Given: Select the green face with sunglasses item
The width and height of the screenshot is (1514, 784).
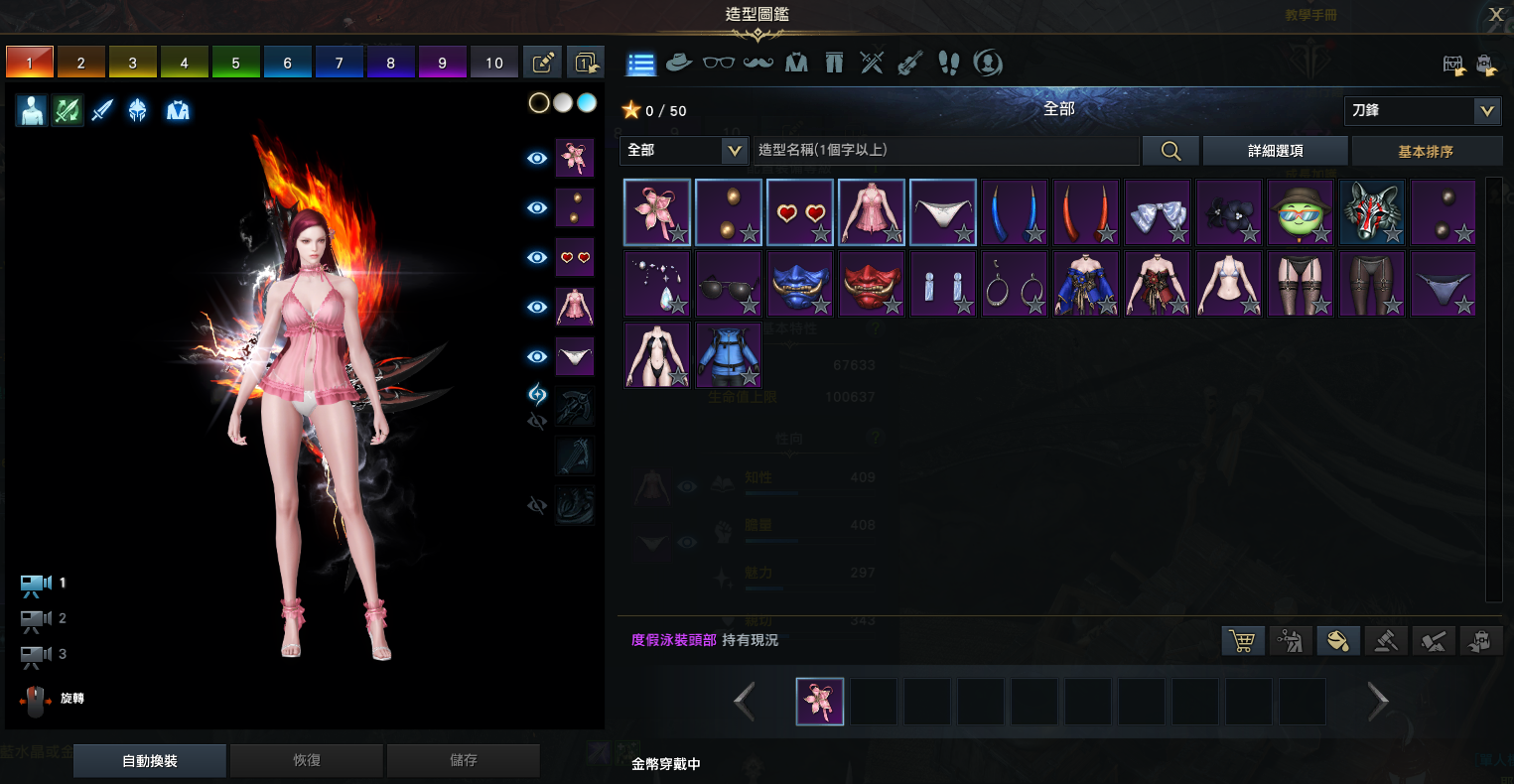Looking at the screenshot, I should (x=1301, y=212).
